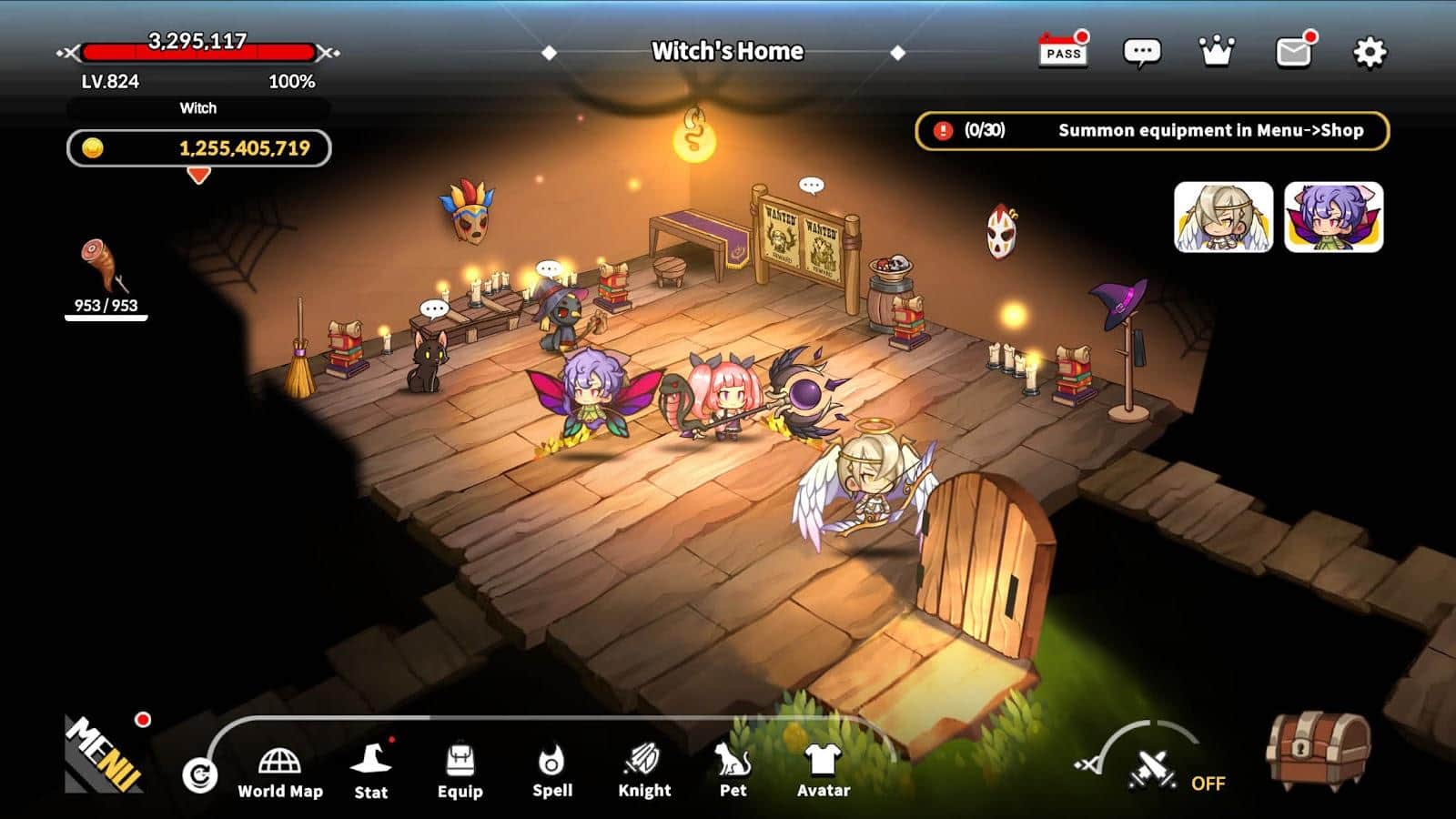Open the crown ranking icon
The width and height of the screenshot is (1456, 819).
tap(1217, 52)
